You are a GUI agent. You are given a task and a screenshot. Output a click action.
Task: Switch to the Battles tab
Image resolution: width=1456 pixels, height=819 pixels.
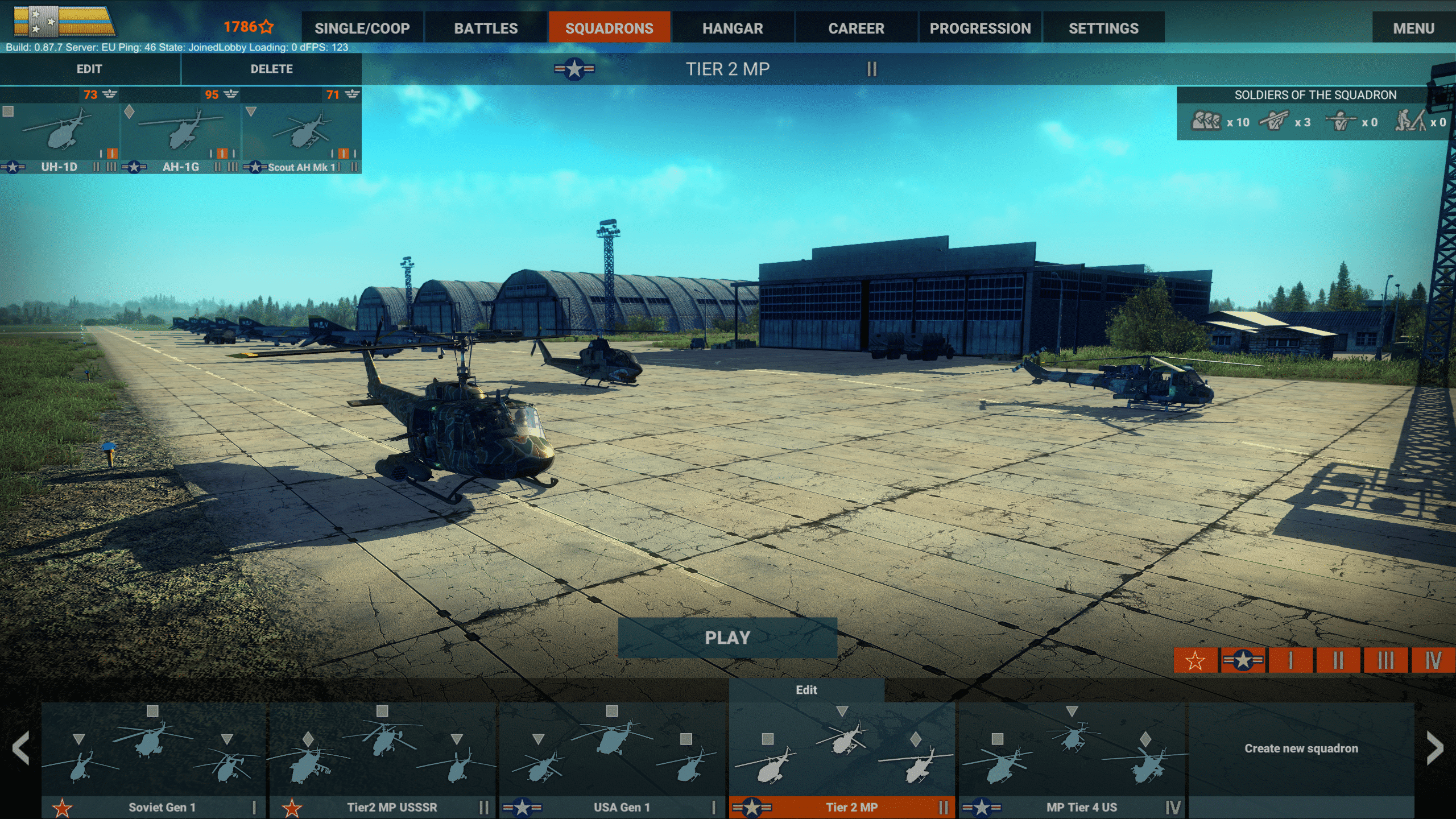click(x=486, y=28)
